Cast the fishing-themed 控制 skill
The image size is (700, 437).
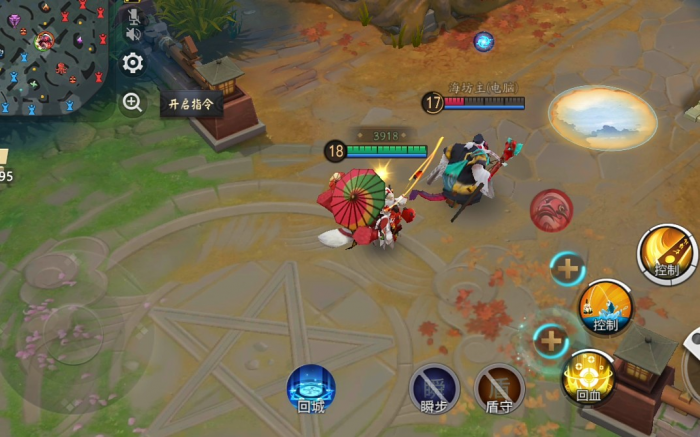pos(606,306)
